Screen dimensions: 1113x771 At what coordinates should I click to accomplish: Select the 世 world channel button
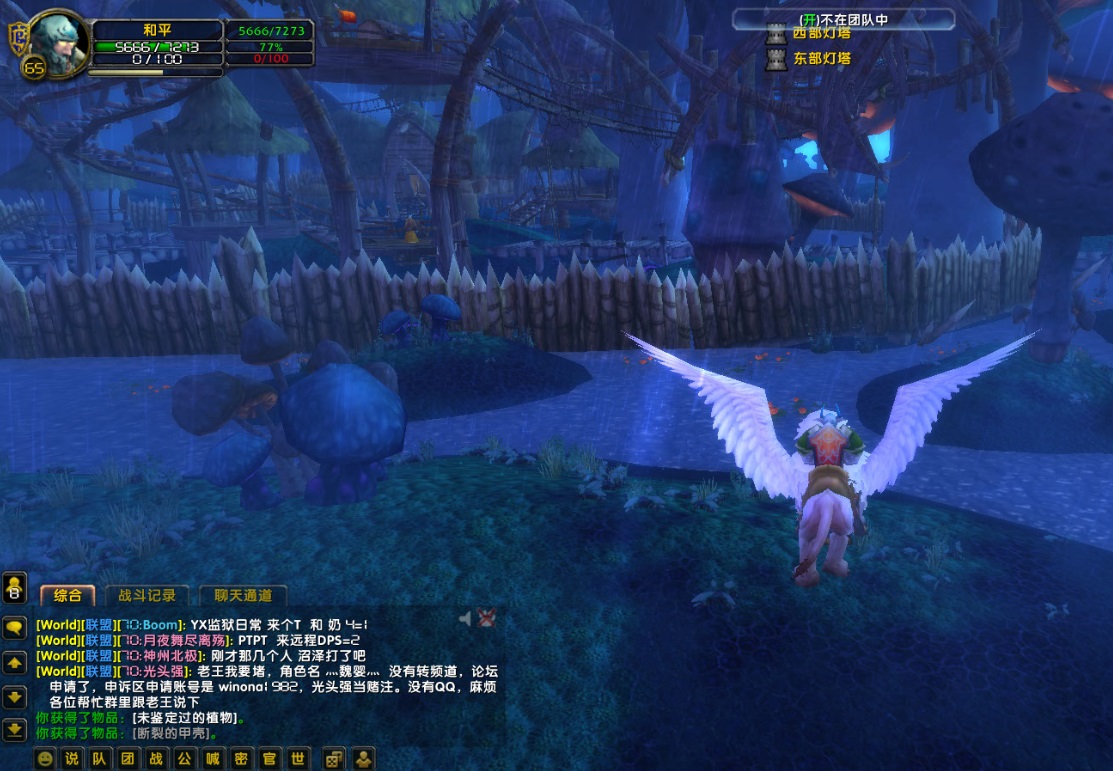tap(297, 759)
